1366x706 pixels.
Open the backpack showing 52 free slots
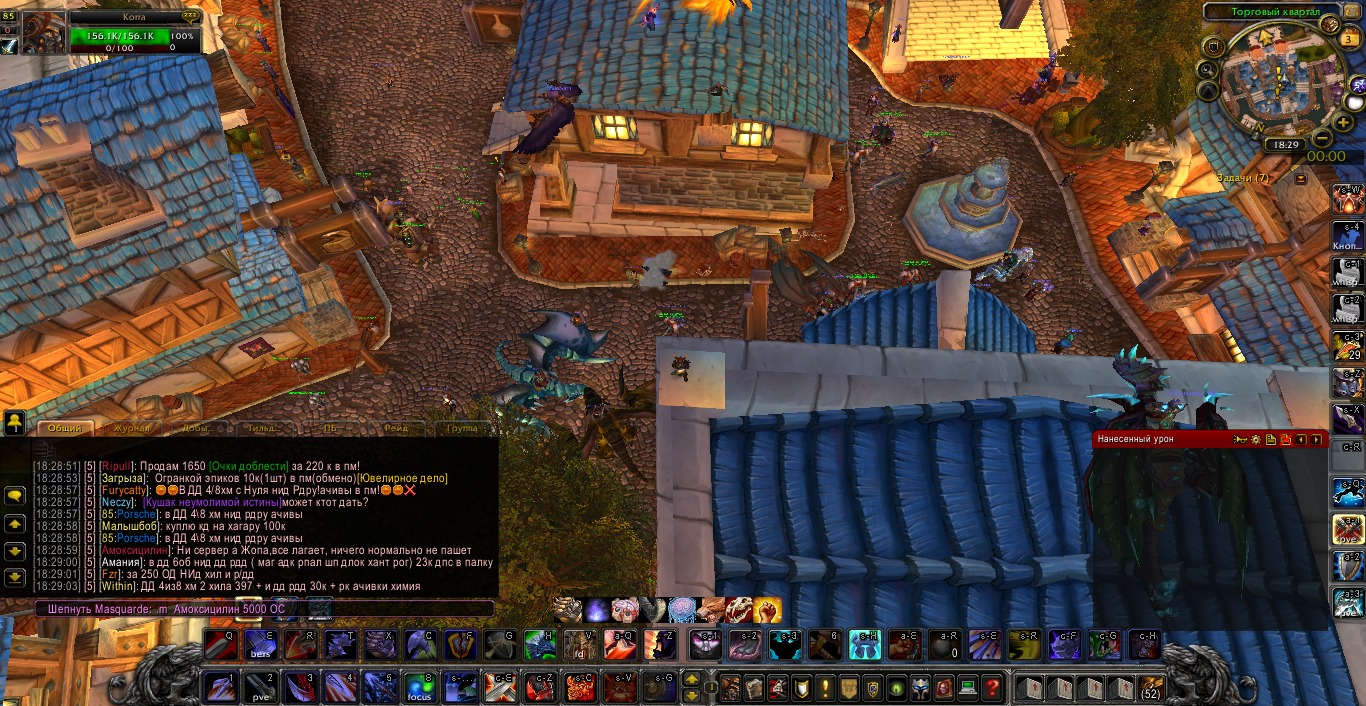coord(1150,687)
